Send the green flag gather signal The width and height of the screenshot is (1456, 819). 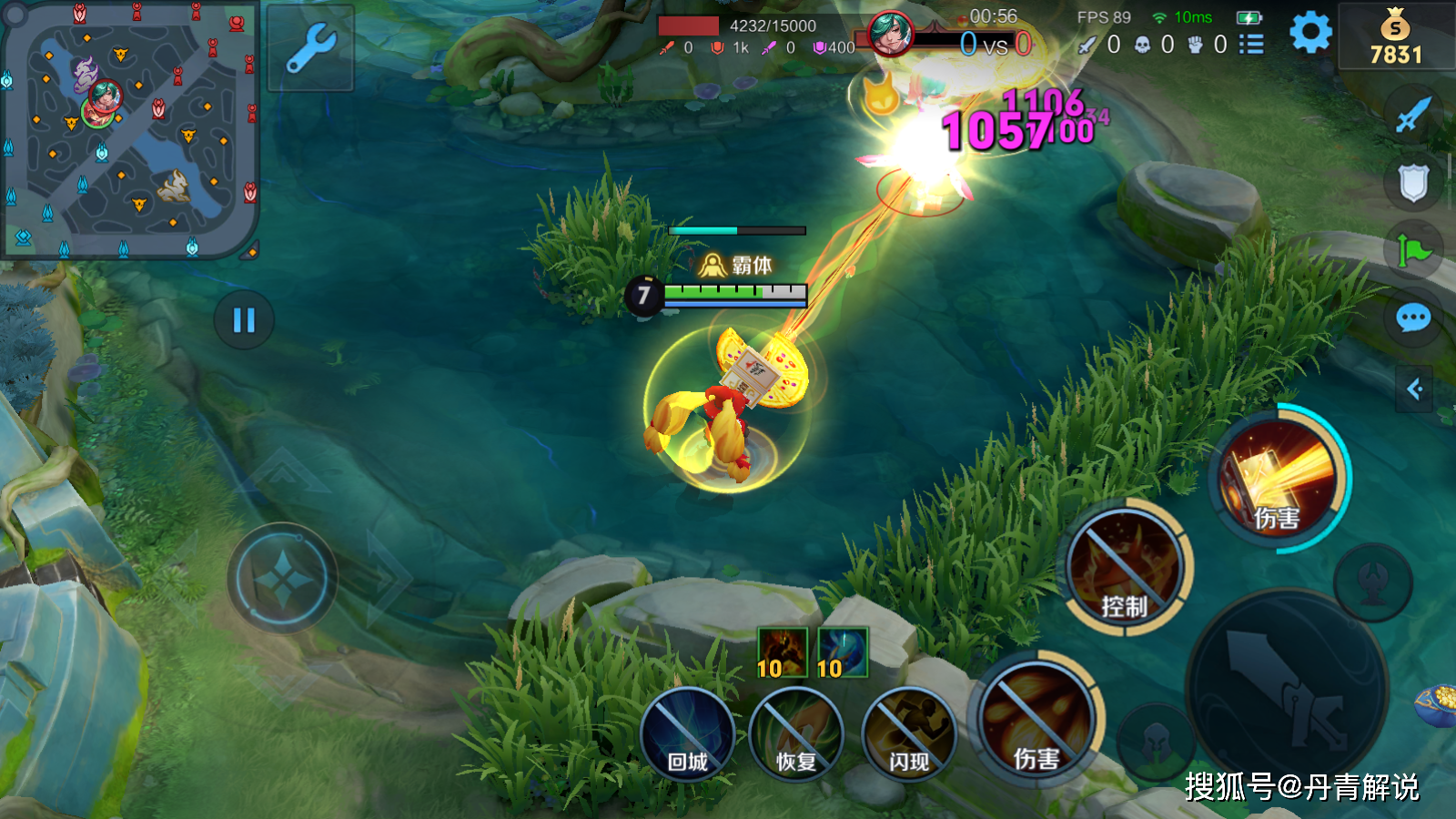click(x=1413, y=250)
